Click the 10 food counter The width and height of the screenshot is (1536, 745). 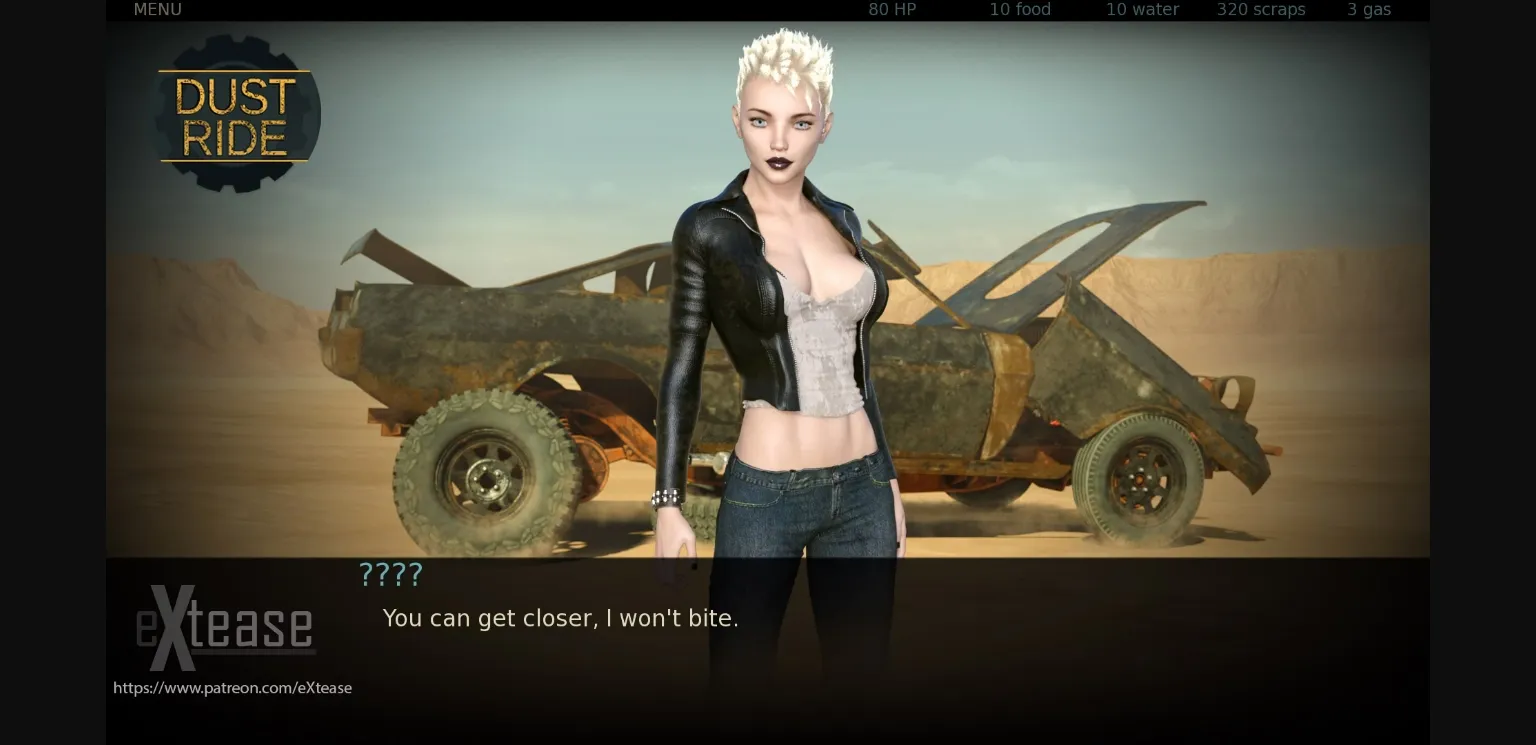1019,9
